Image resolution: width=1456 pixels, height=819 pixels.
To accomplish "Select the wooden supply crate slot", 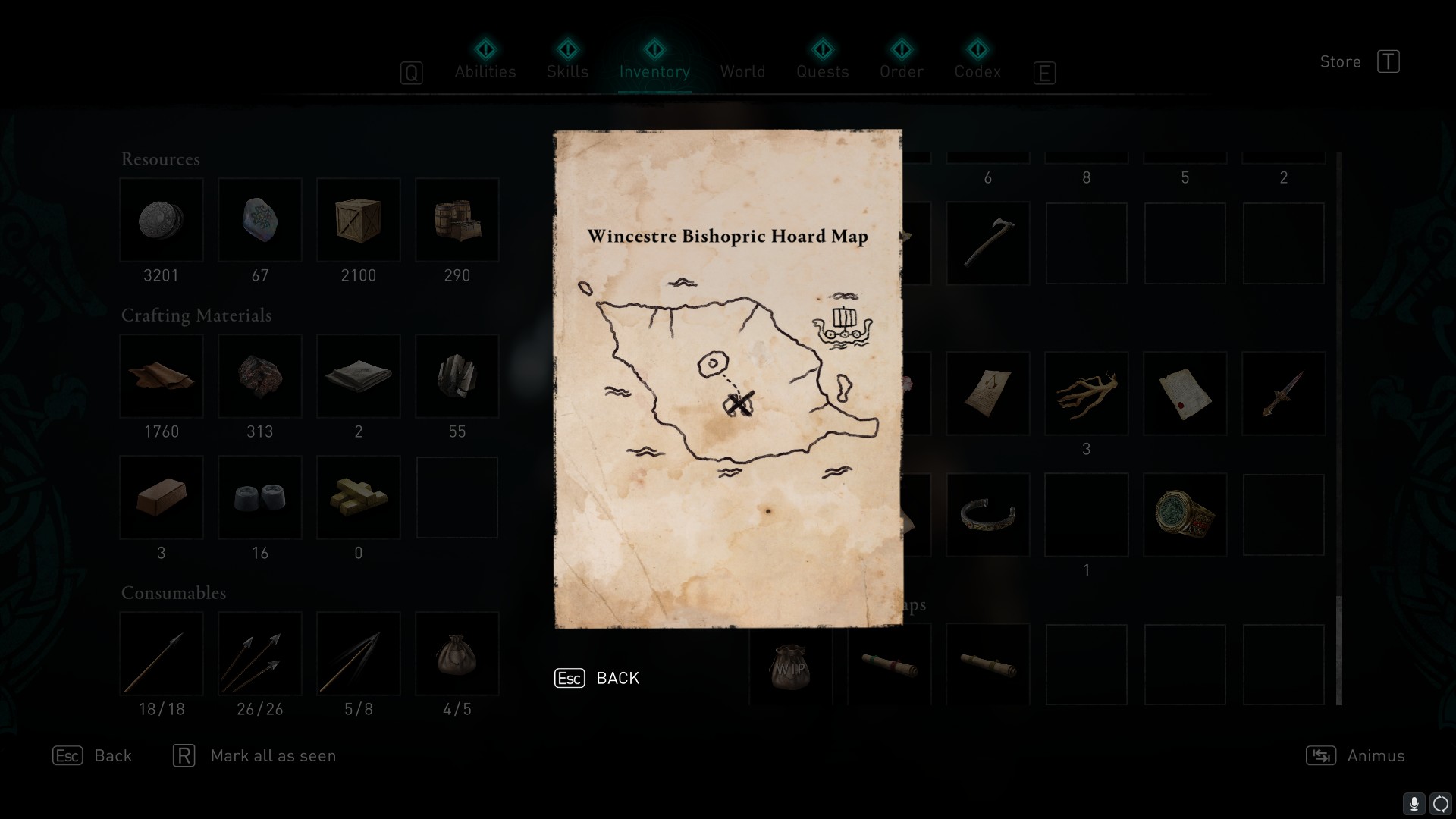I will click(359, 220).
